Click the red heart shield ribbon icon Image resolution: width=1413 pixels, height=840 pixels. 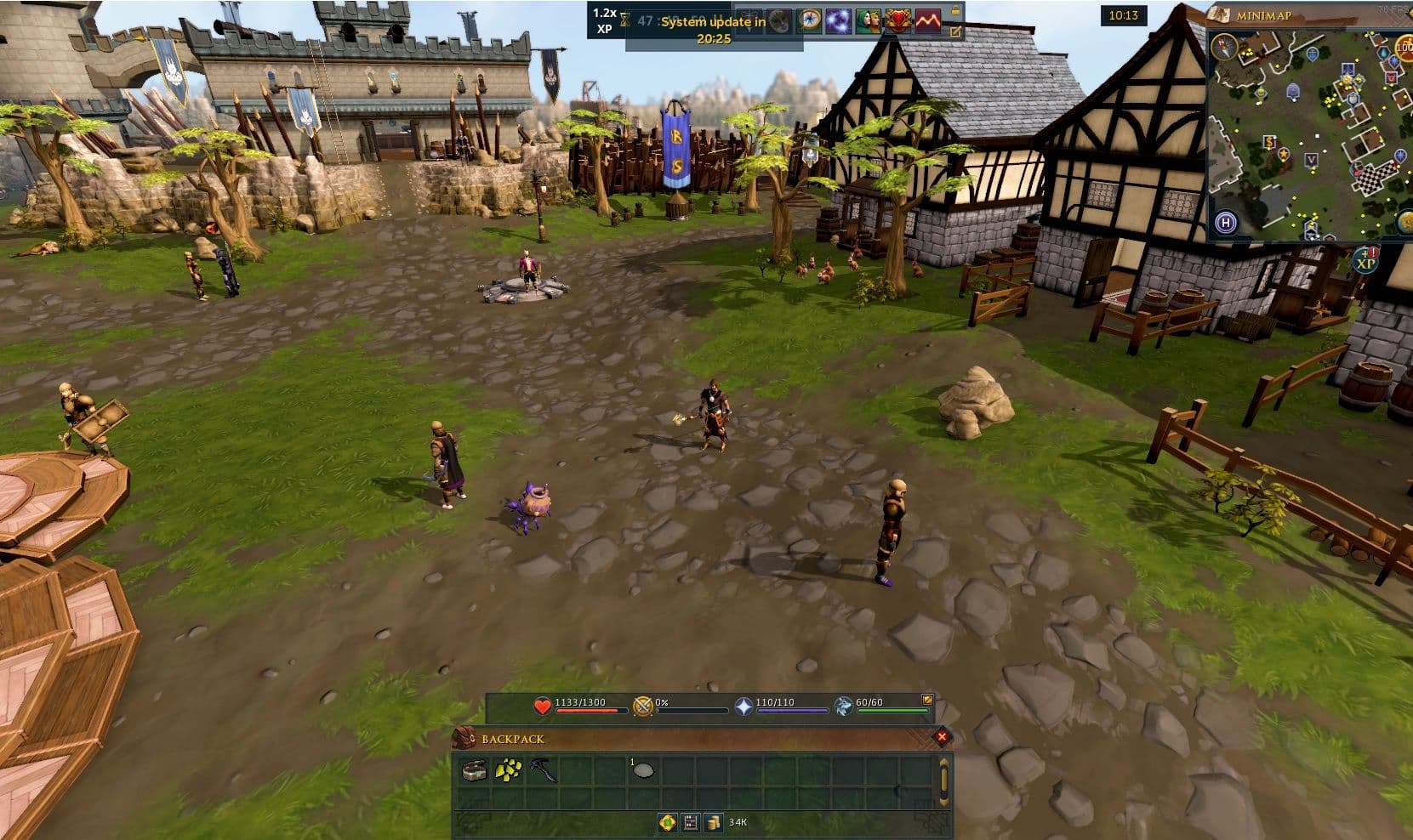pos(897,22)
